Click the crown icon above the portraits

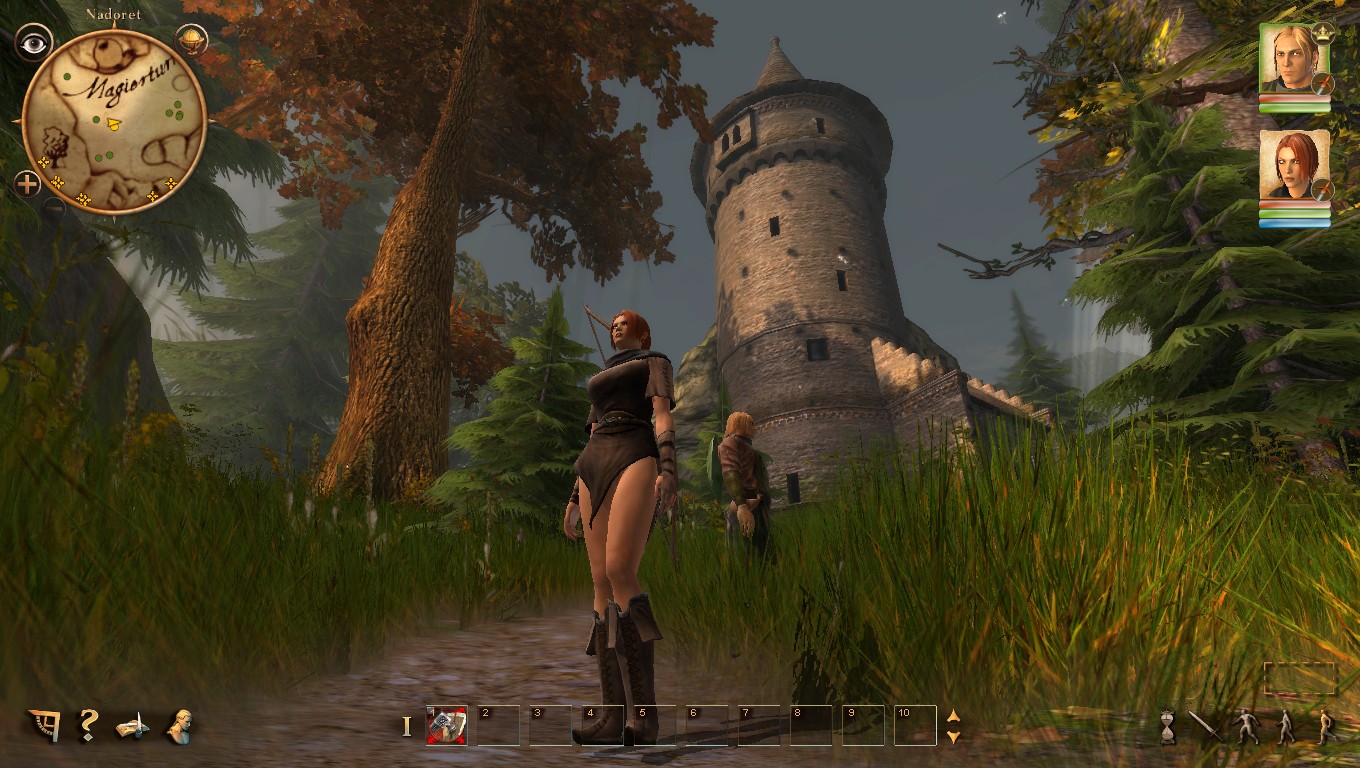[1323, 32]
